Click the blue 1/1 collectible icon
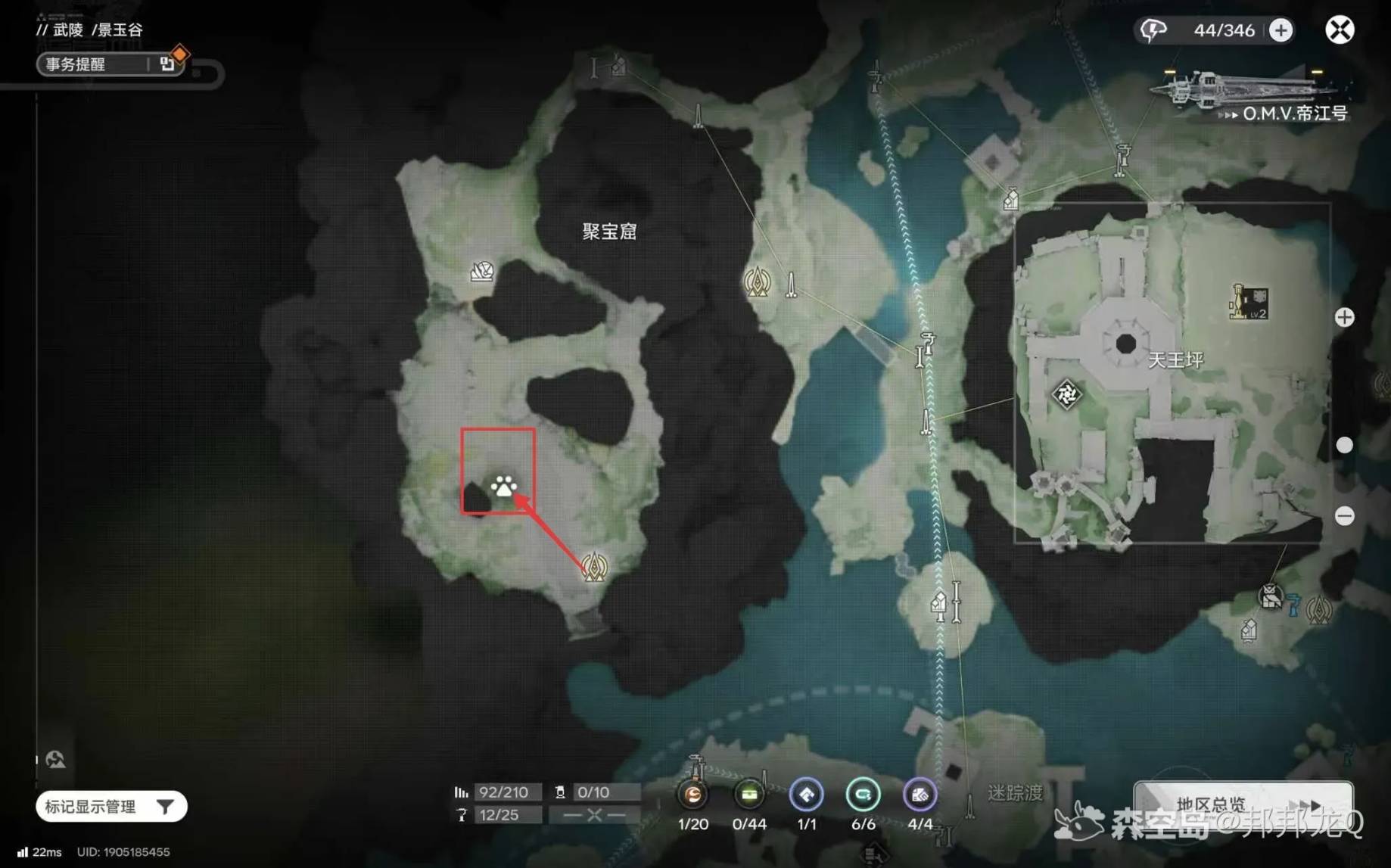Screen dimensions: 1391x868 (806, 795)
